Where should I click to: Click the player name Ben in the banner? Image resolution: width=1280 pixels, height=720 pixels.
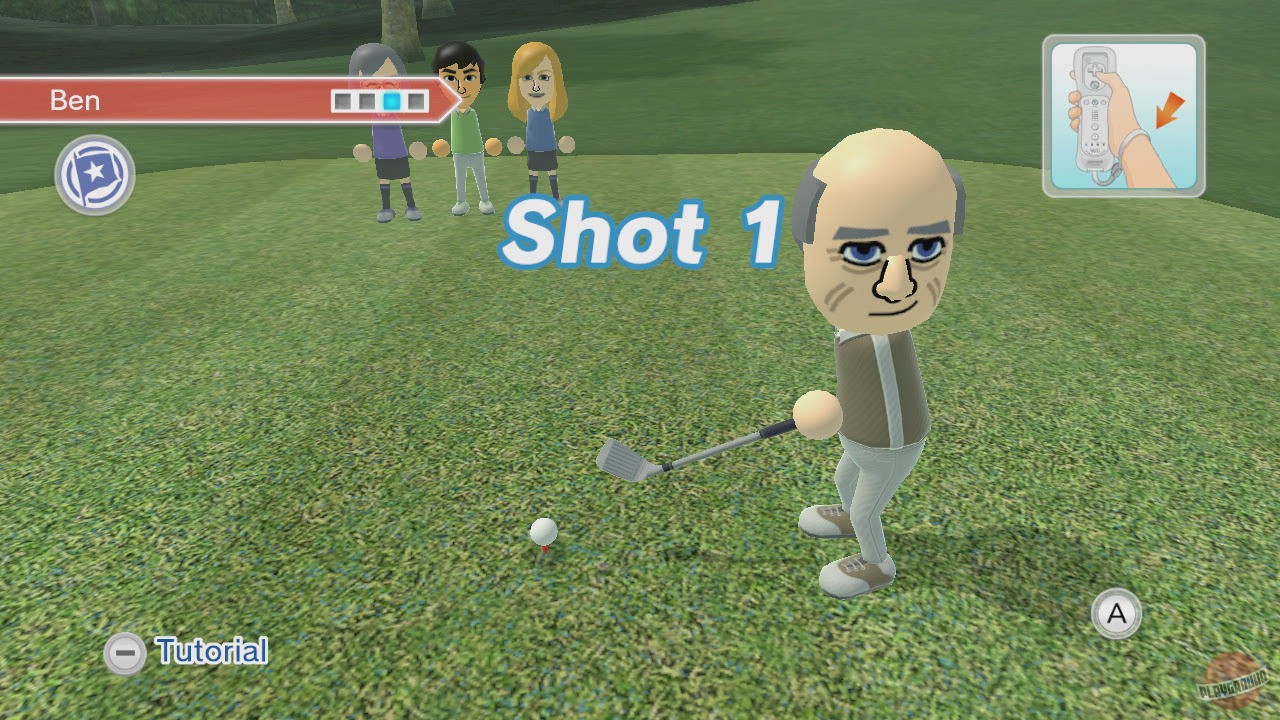point(74,100)
